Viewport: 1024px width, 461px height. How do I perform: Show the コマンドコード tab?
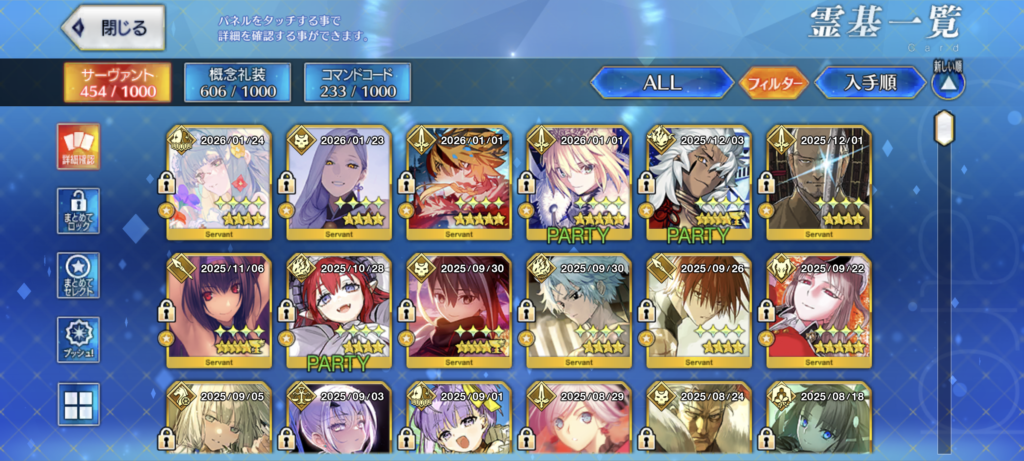(357, 82)
